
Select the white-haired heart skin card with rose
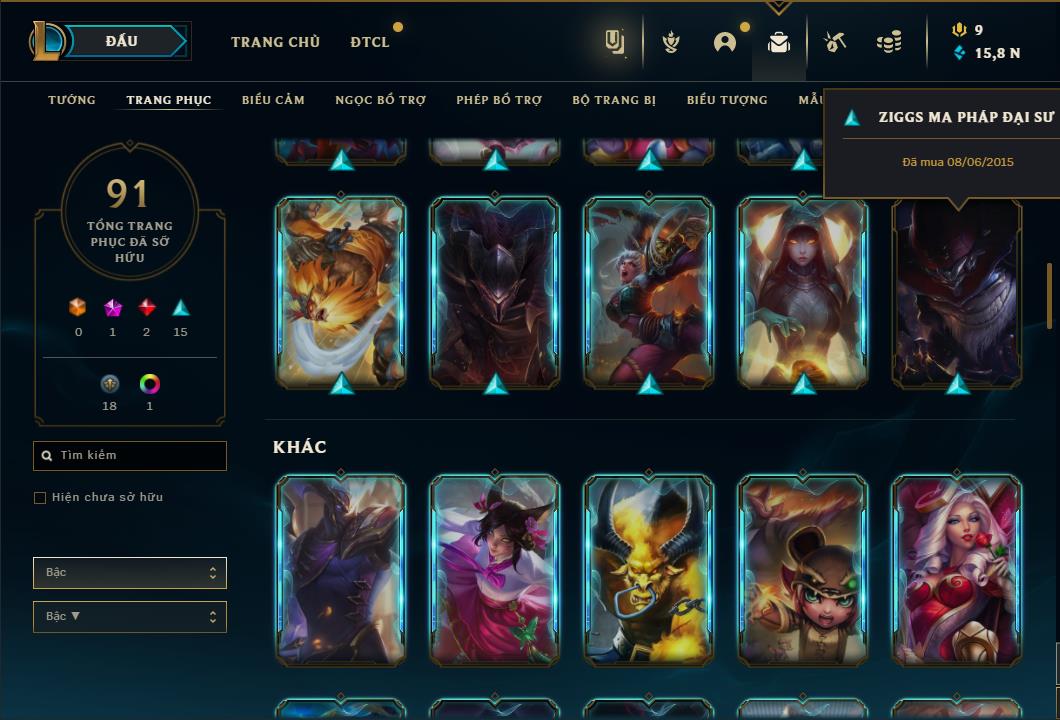tap(957, 570)
